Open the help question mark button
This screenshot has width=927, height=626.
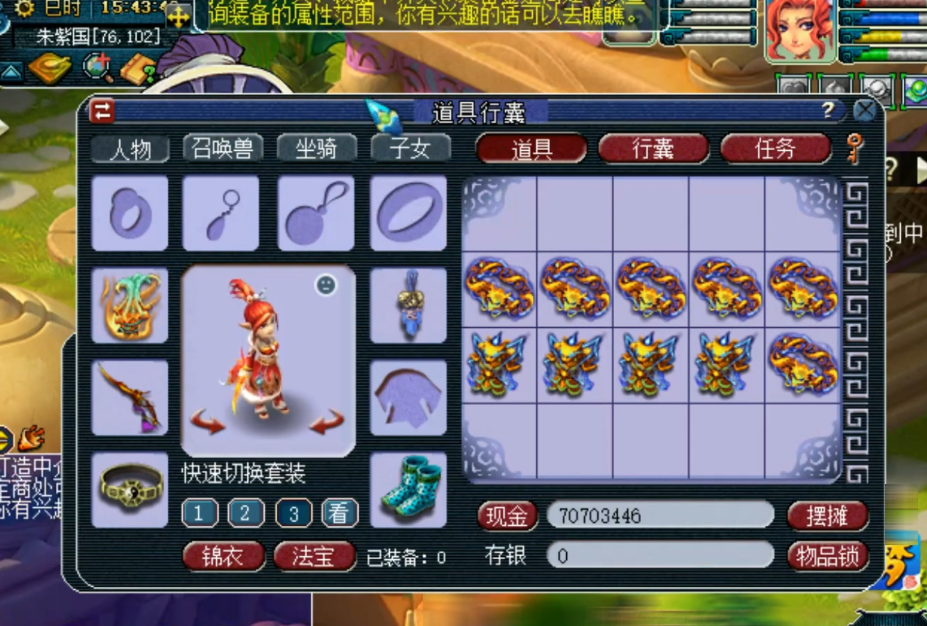point(828,110)
